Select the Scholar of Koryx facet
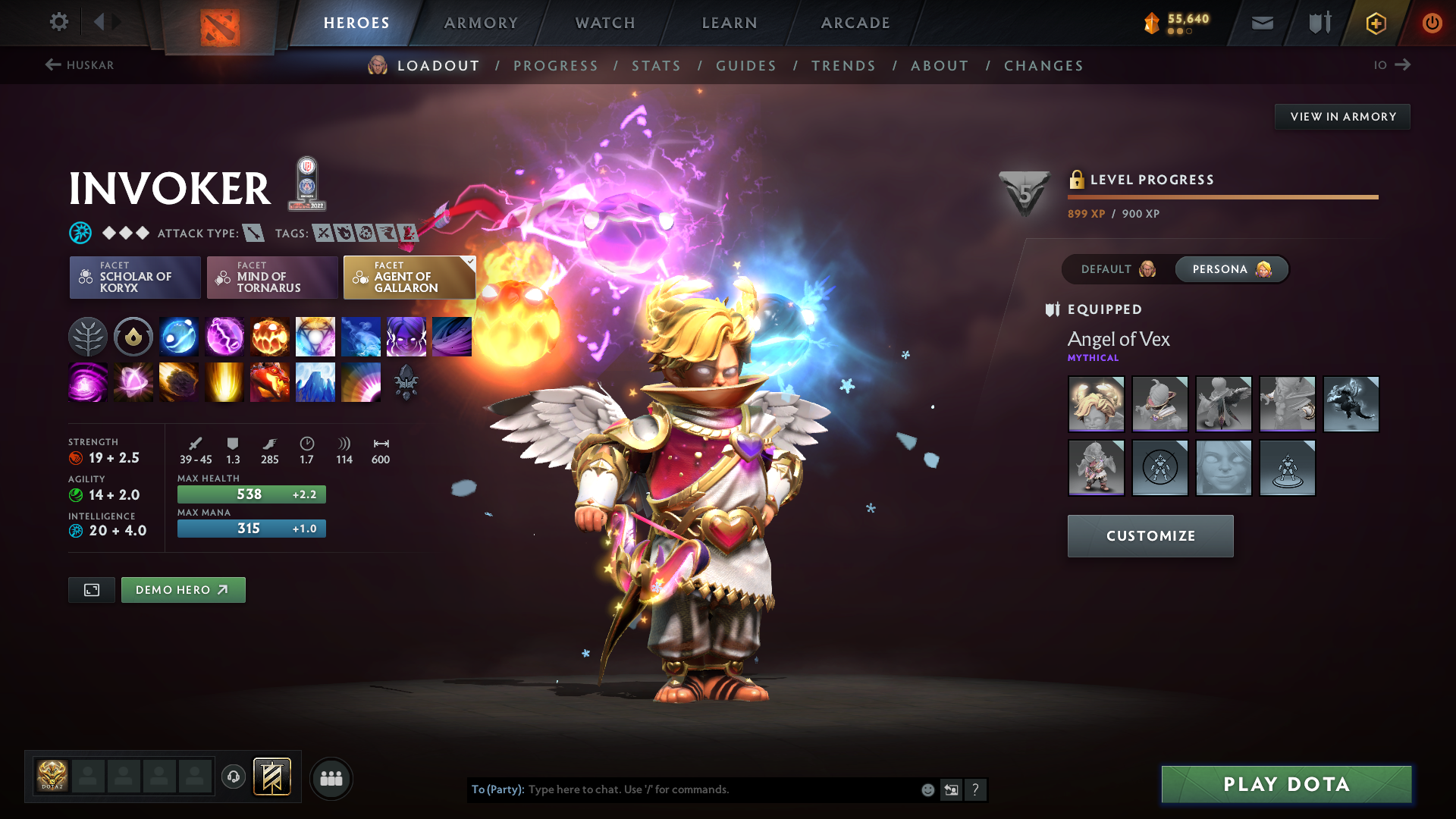The width and height of the screenshot is (1456, 819). point(135,278)
